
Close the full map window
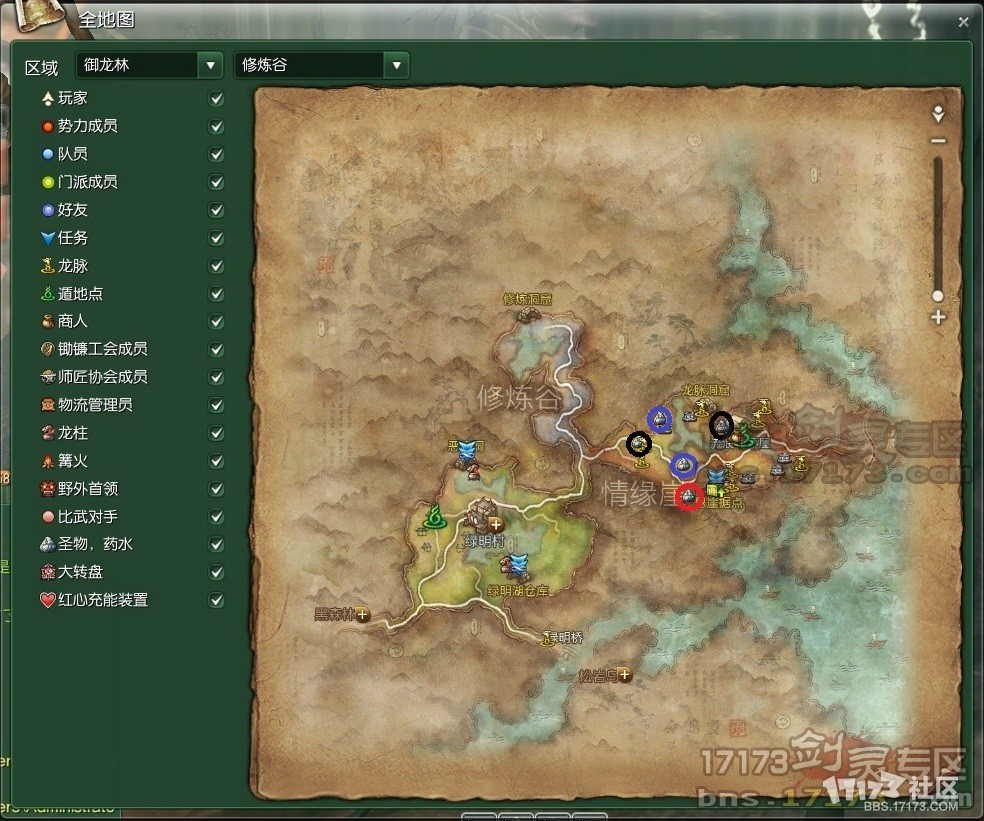coord(962,21)
